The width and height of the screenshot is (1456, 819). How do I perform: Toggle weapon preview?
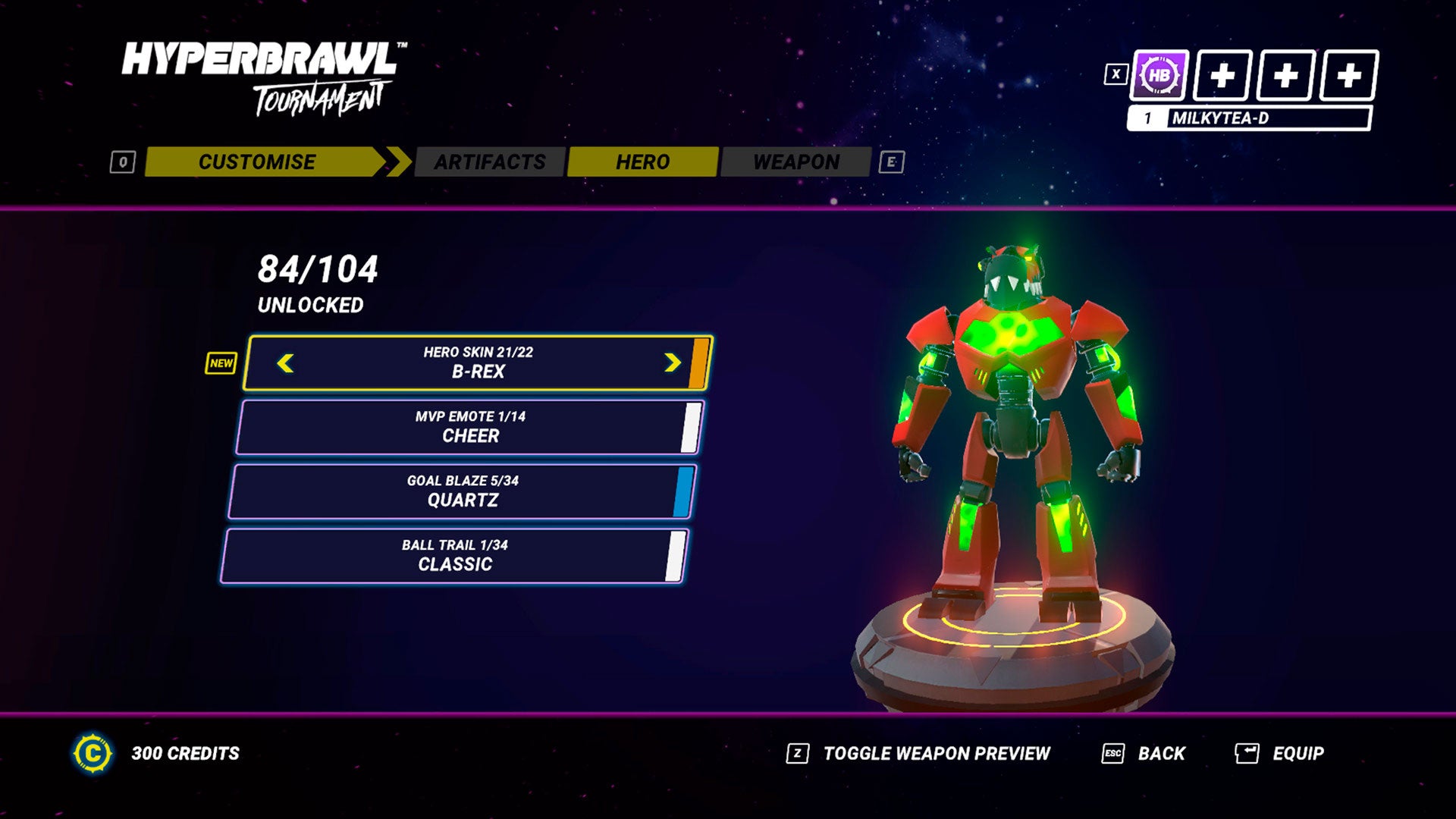(x=936, y=753)
